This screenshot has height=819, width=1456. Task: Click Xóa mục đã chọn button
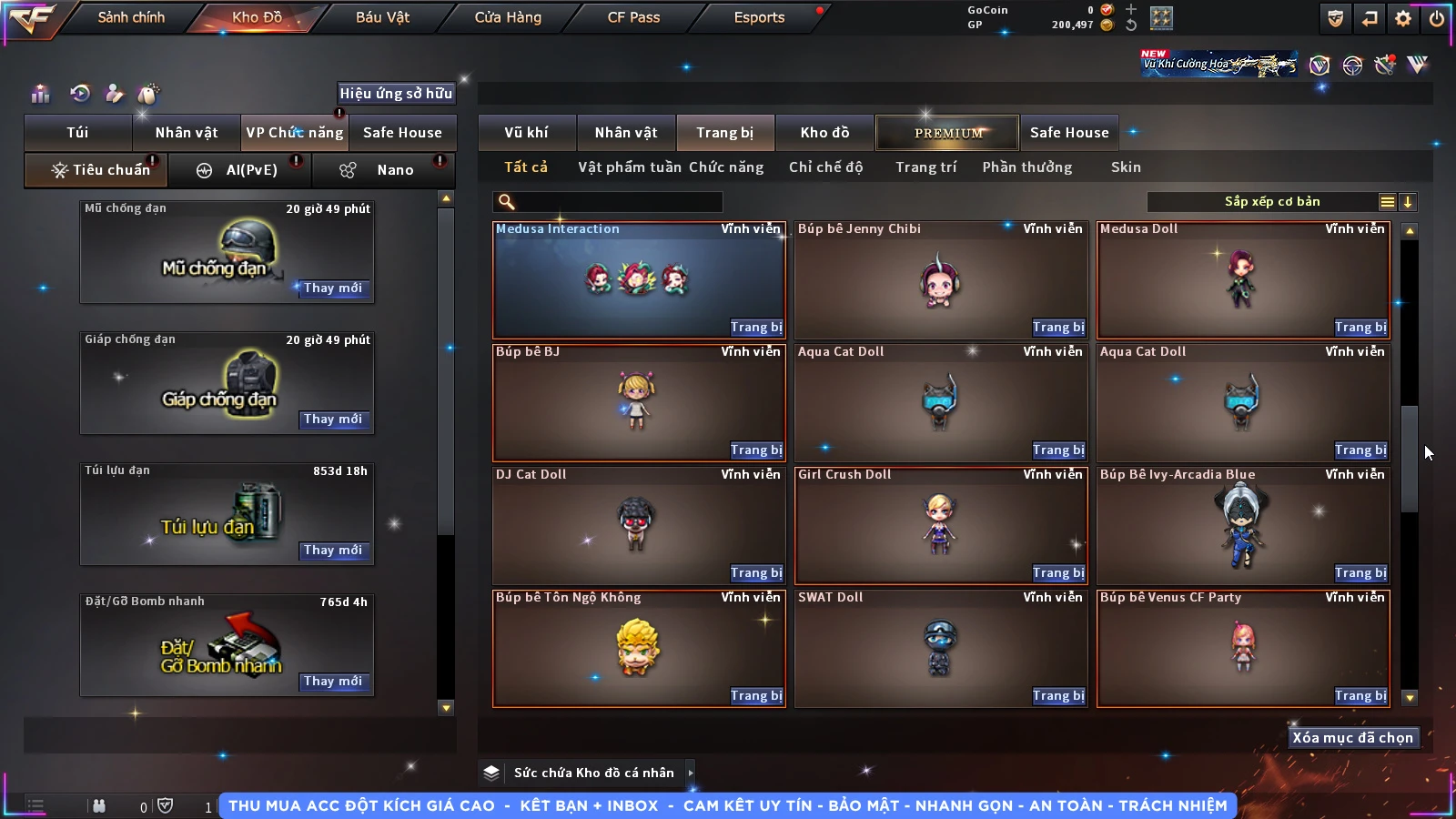pyautogui.click(x=1352, y=738)
